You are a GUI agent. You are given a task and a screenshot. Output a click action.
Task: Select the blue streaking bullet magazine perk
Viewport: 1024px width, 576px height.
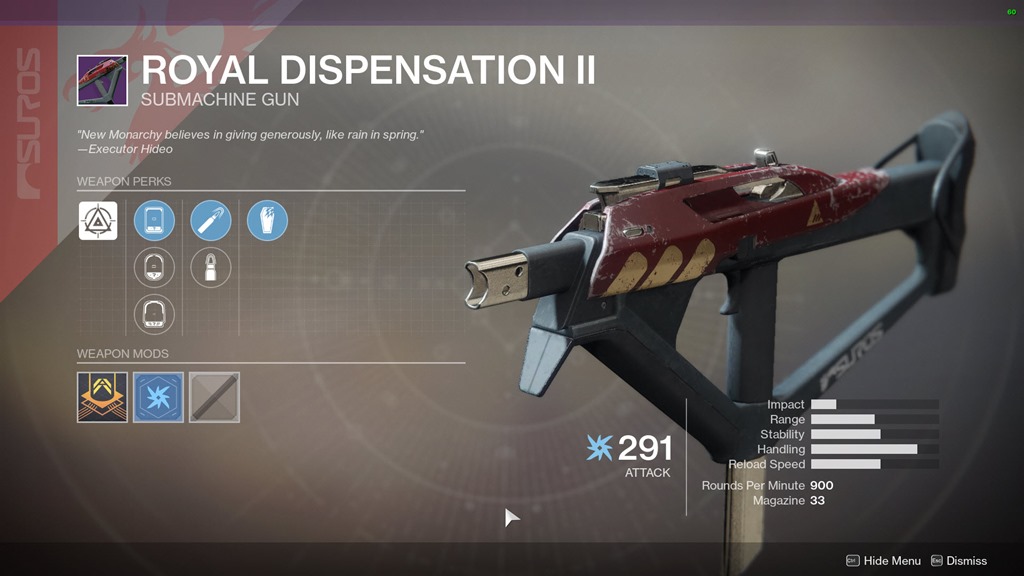click(x=211, y=221)
